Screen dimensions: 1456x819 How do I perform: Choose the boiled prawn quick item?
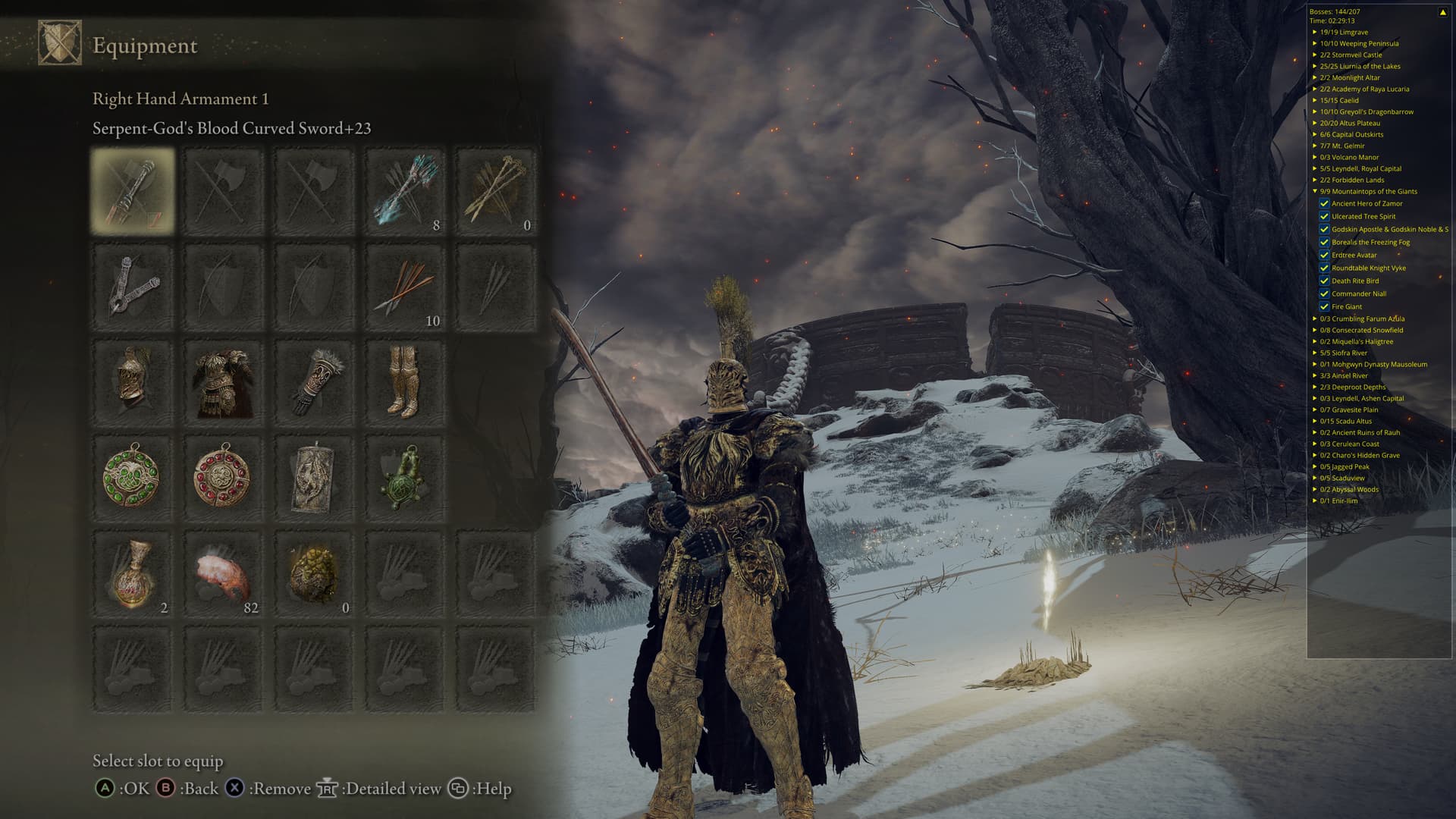click(223, 573)
